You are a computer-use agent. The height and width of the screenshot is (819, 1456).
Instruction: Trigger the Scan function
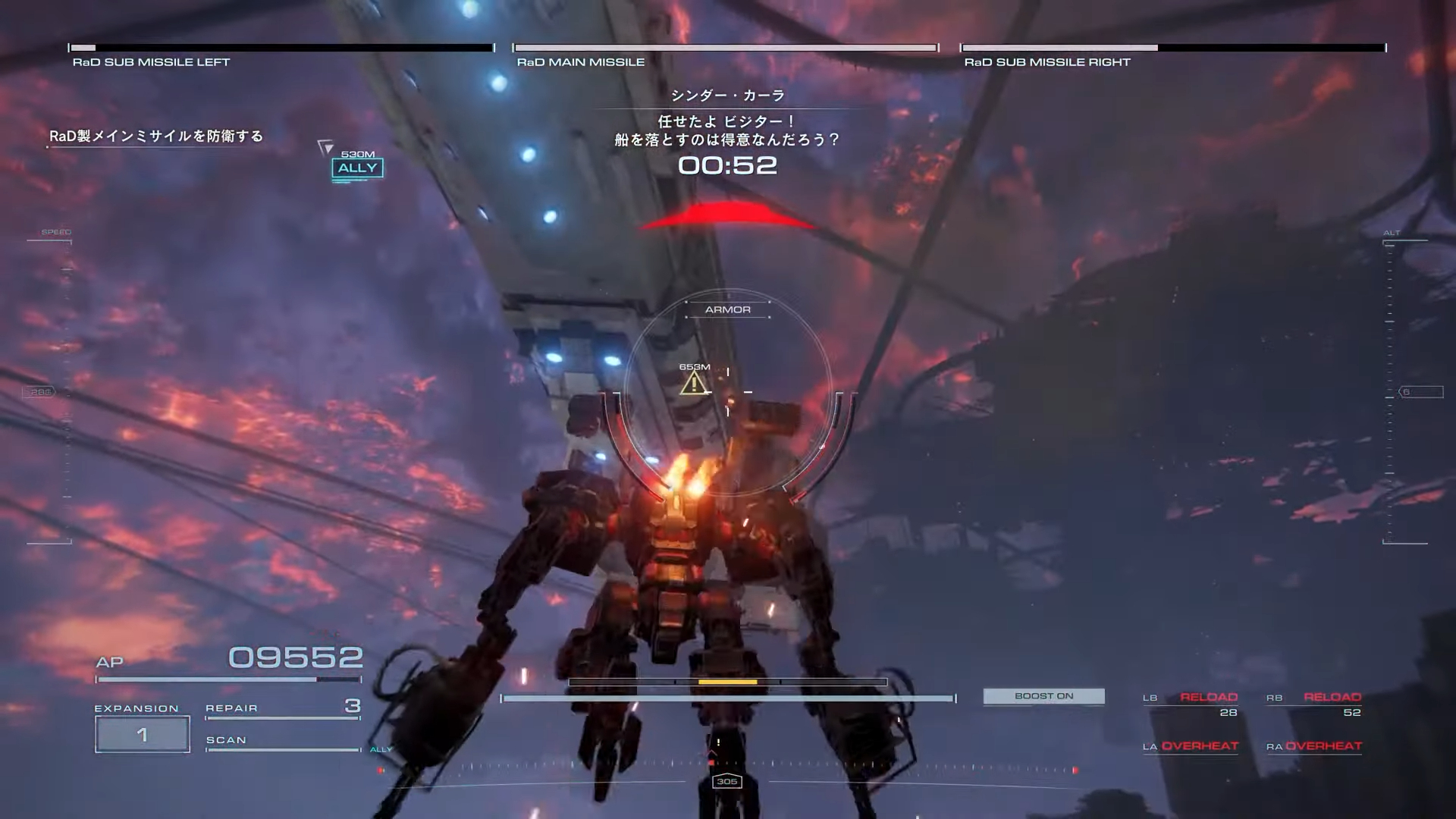tap(282, 741)
